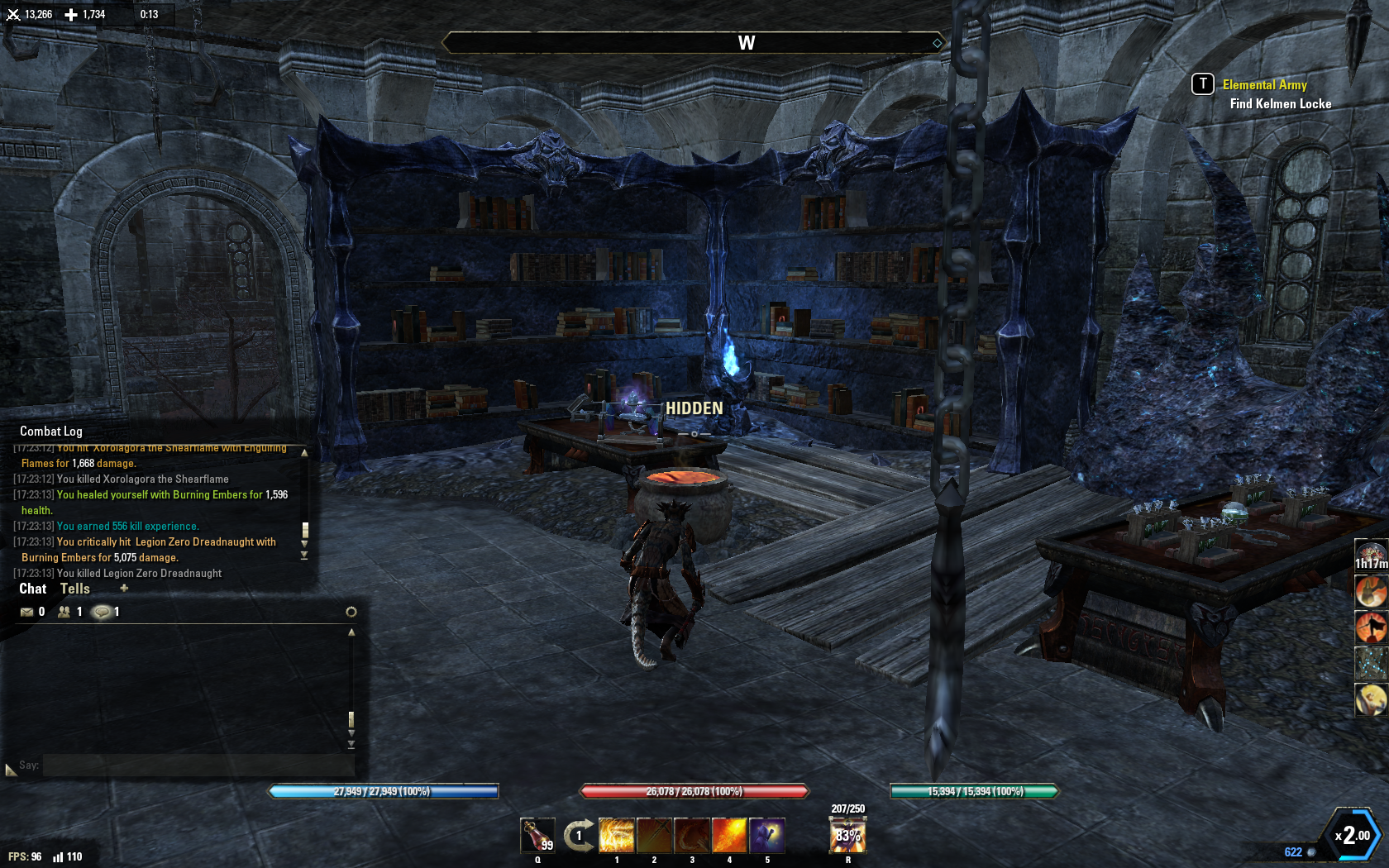Show the friends online list icon
1389x868 pixels.
coord(64,612)
